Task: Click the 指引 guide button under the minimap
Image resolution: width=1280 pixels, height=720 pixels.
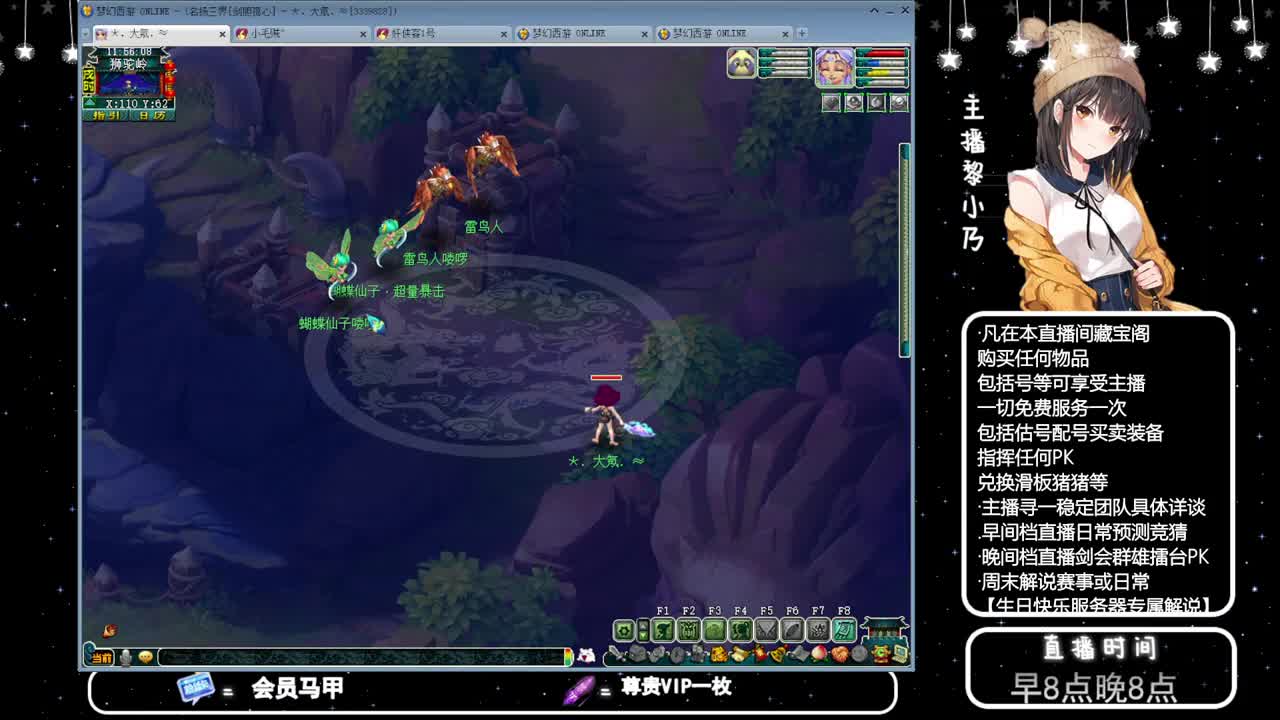Action: click(107, 115)
